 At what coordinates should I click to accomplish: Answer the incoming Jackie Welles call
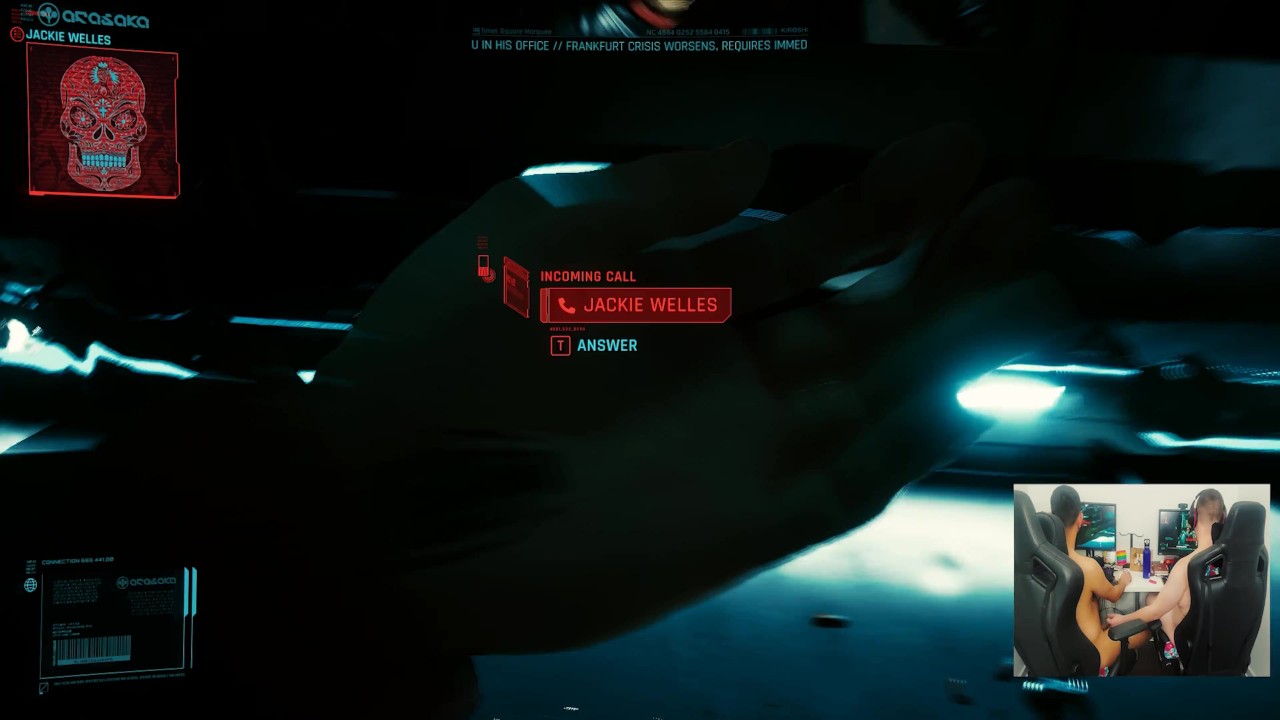tap(594, 345)
